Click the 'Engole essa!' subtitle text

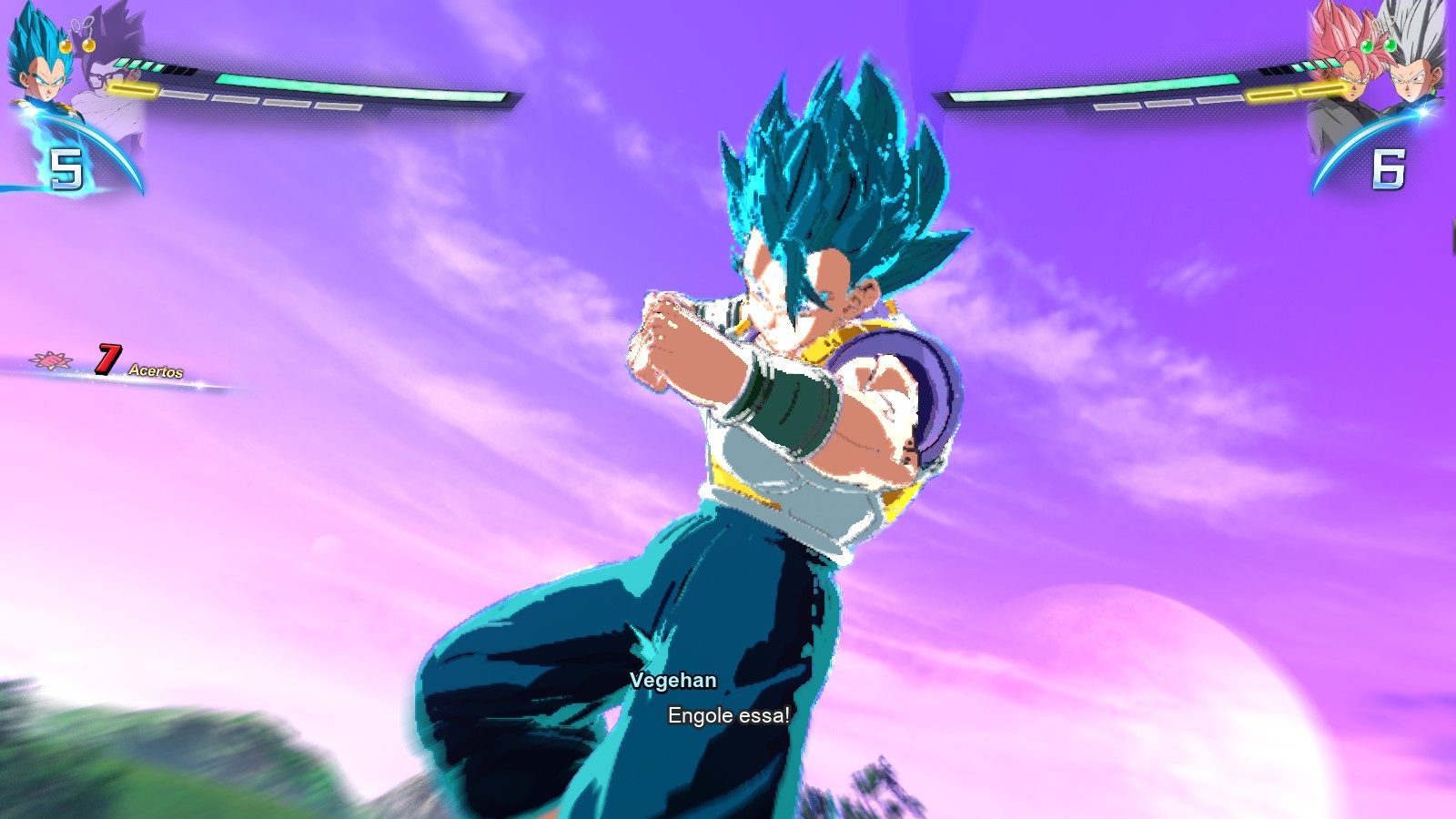pos(728,717)
